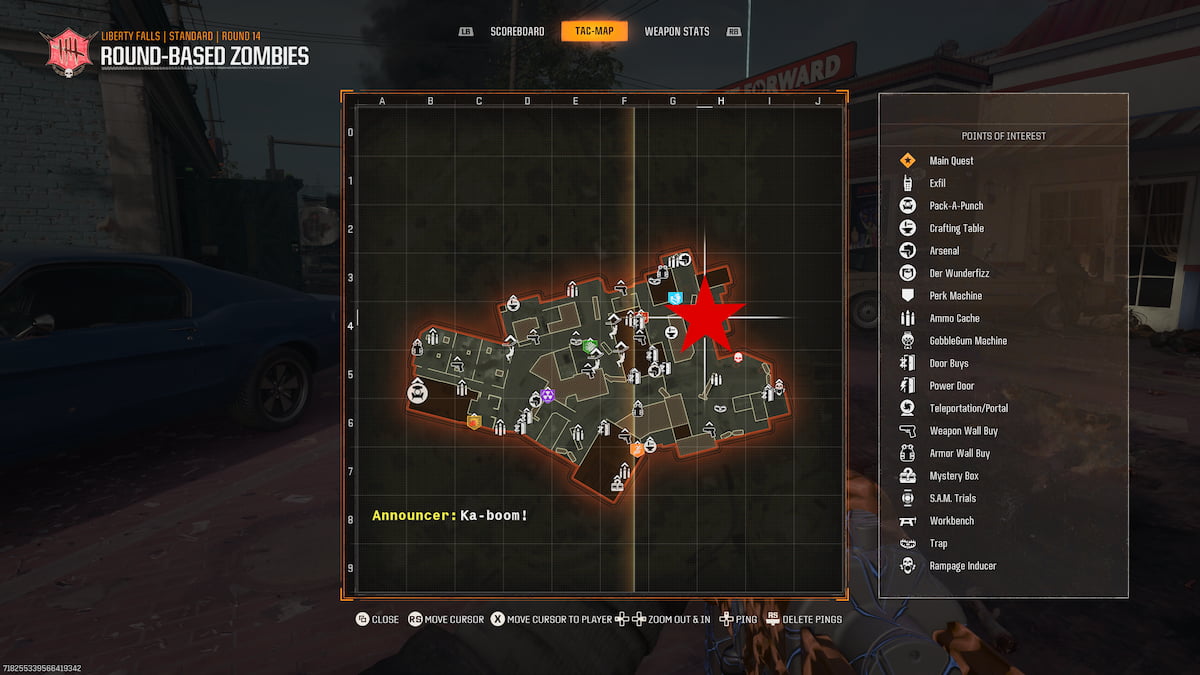Select the Trap legend entry
The height and width of the screenshot is (675, 1200).
tap(938, 543)
